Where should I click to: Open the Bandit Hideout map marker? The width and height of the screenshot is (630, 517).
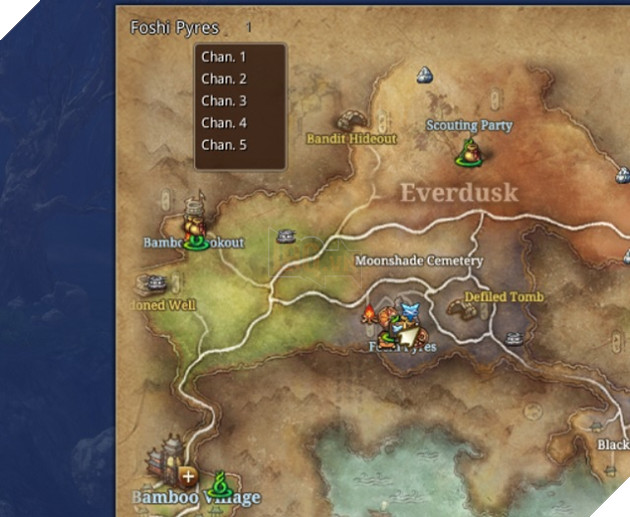[x=351, y=122]
